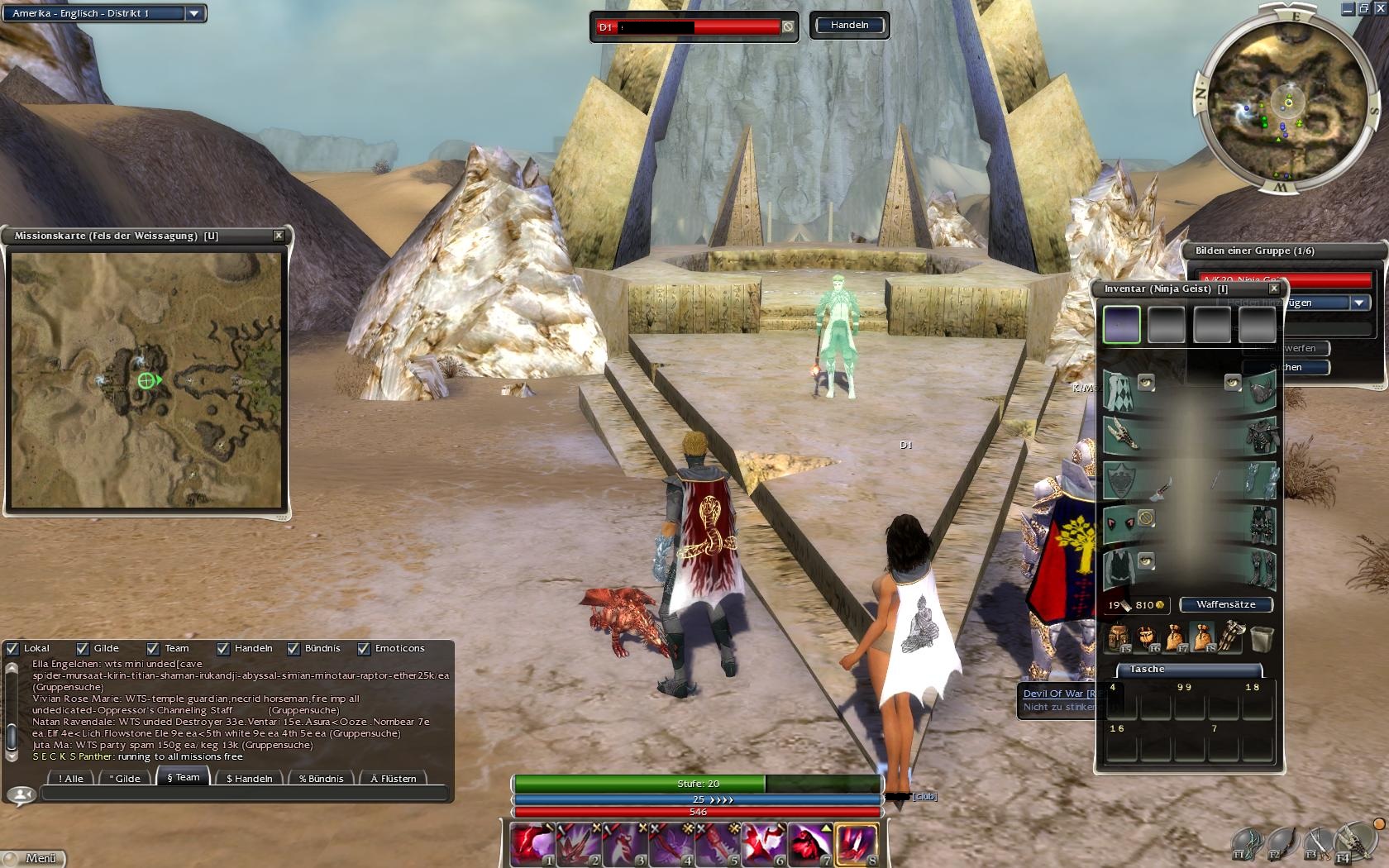Switch to the Alle chat channel tab
The height and width of the screenshot is (868, 1389).
coord(71,778)
